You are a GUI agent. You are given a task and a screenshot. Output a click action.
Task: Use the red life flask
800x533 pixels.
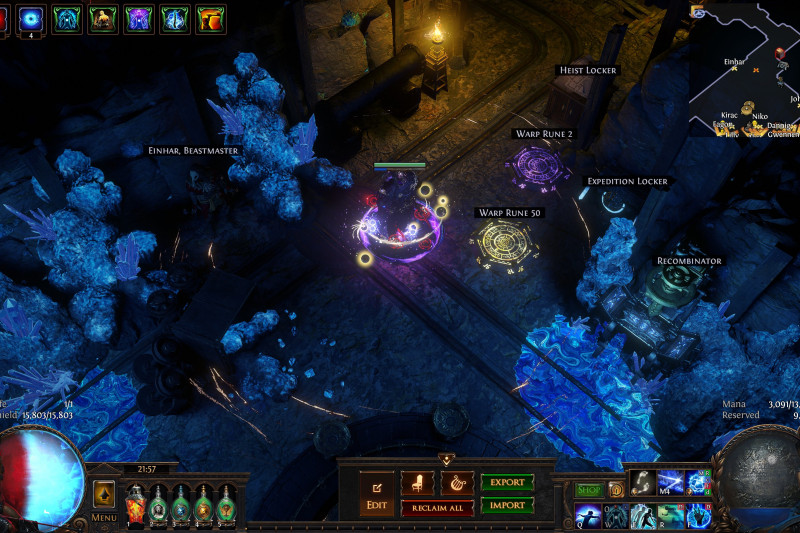pos(135,503)
